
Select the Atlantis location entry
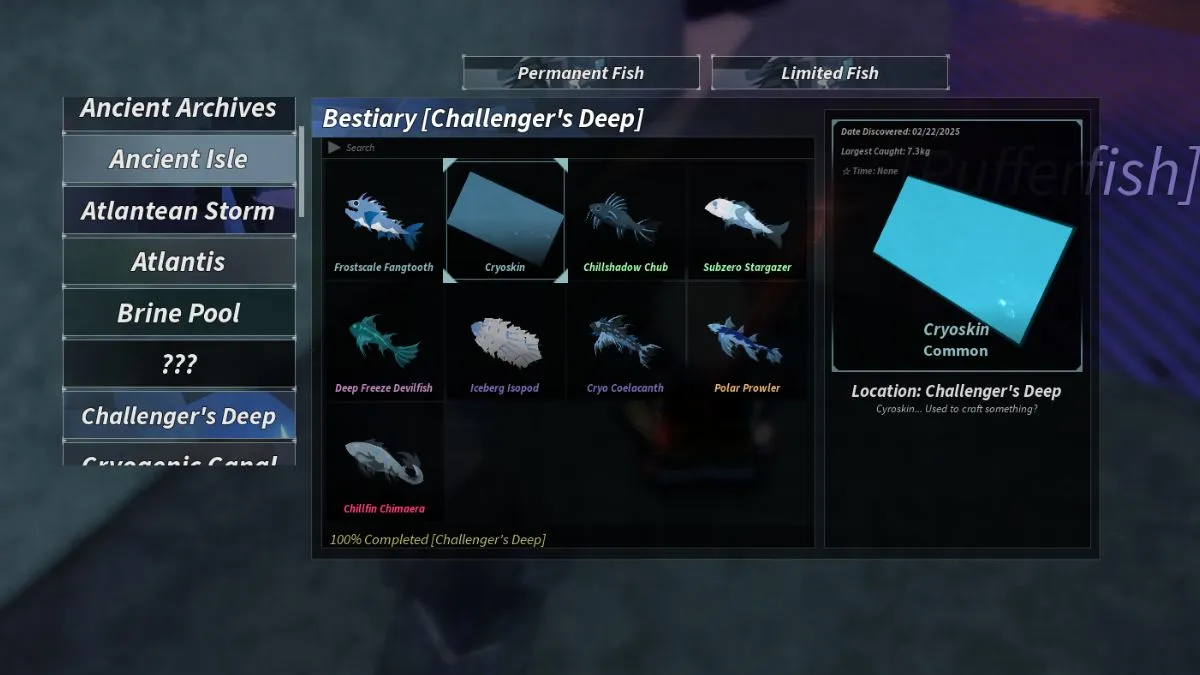[x=179, y=262]
